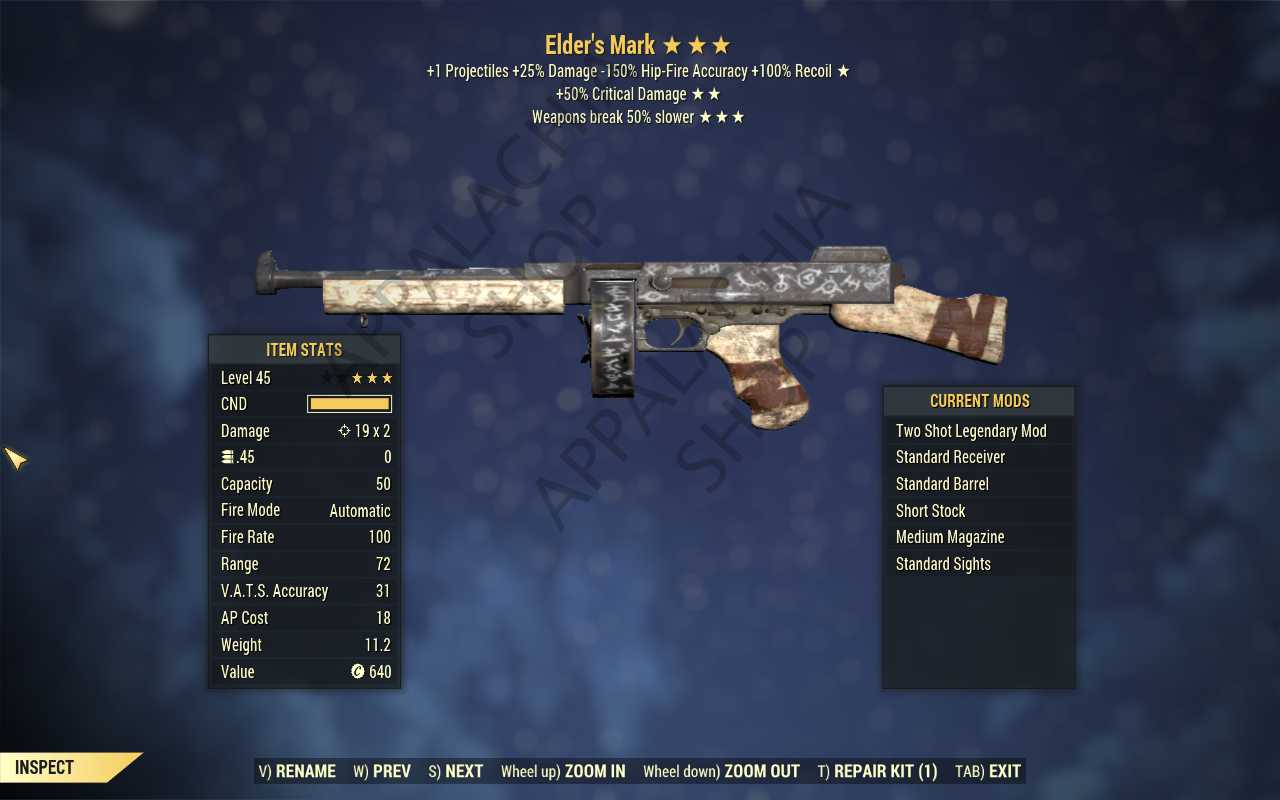The width and height of the screenshot is (1280, 800).
Task: Choose the Short Stock mod entry
Action: point(930,511)
